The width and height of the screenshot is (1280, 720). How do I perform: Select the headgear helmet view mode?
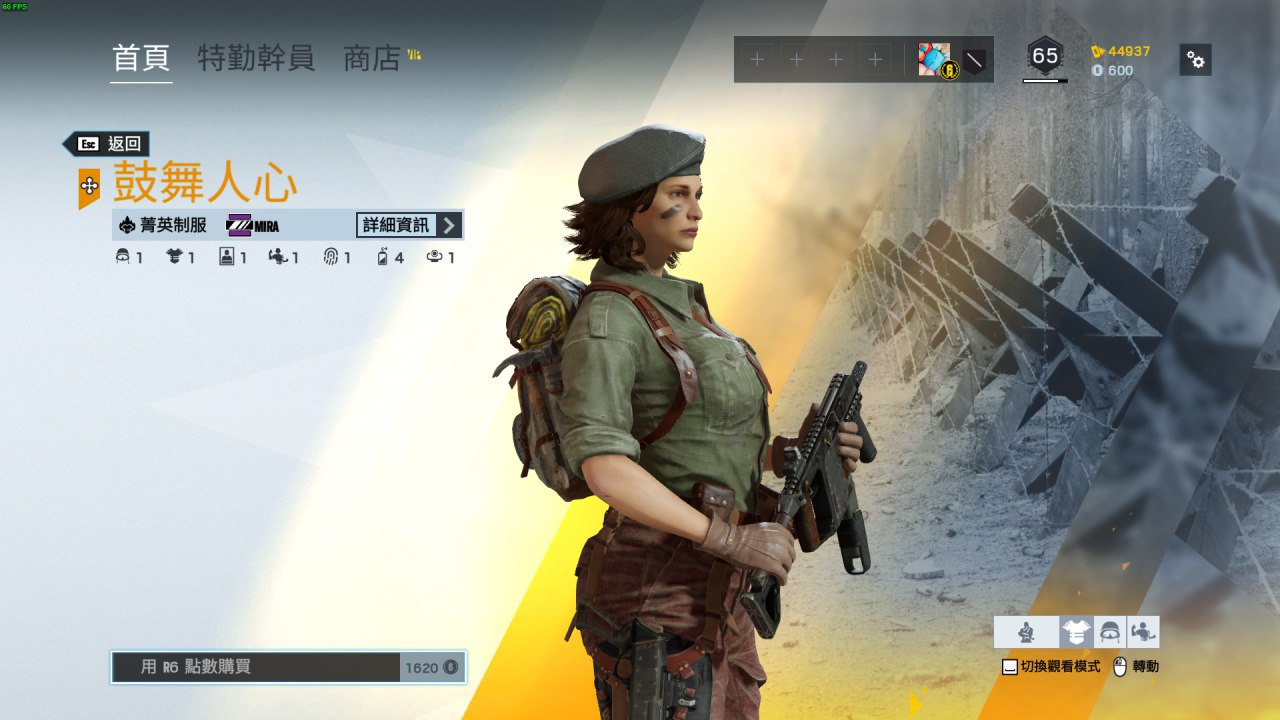pos(1110,632)
